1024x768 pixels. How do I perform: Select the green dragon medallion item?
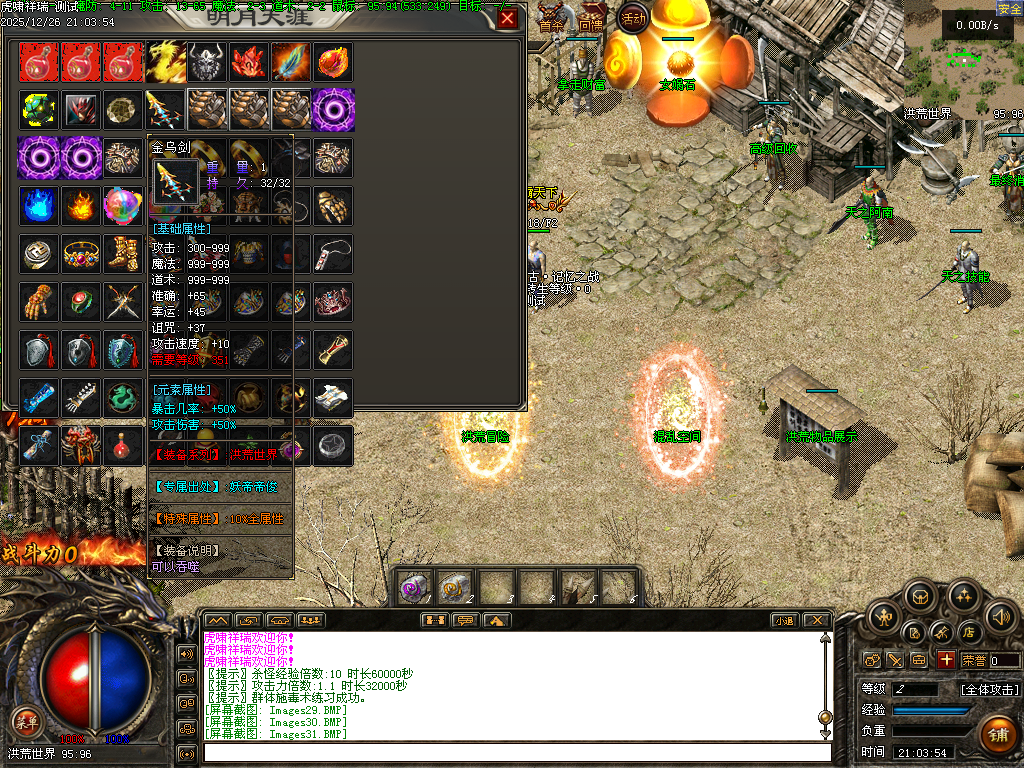click(123, 398)
